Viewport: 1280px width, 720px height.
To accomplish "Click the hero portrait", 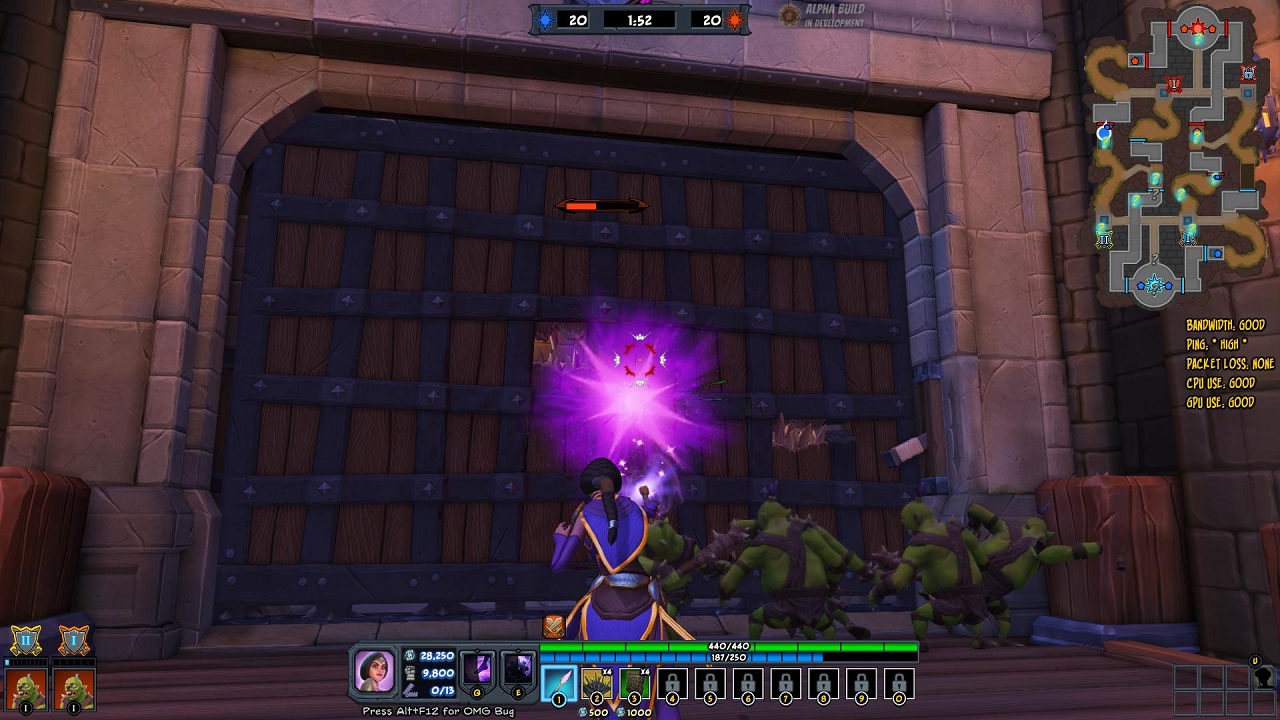I will coord(376,670).
